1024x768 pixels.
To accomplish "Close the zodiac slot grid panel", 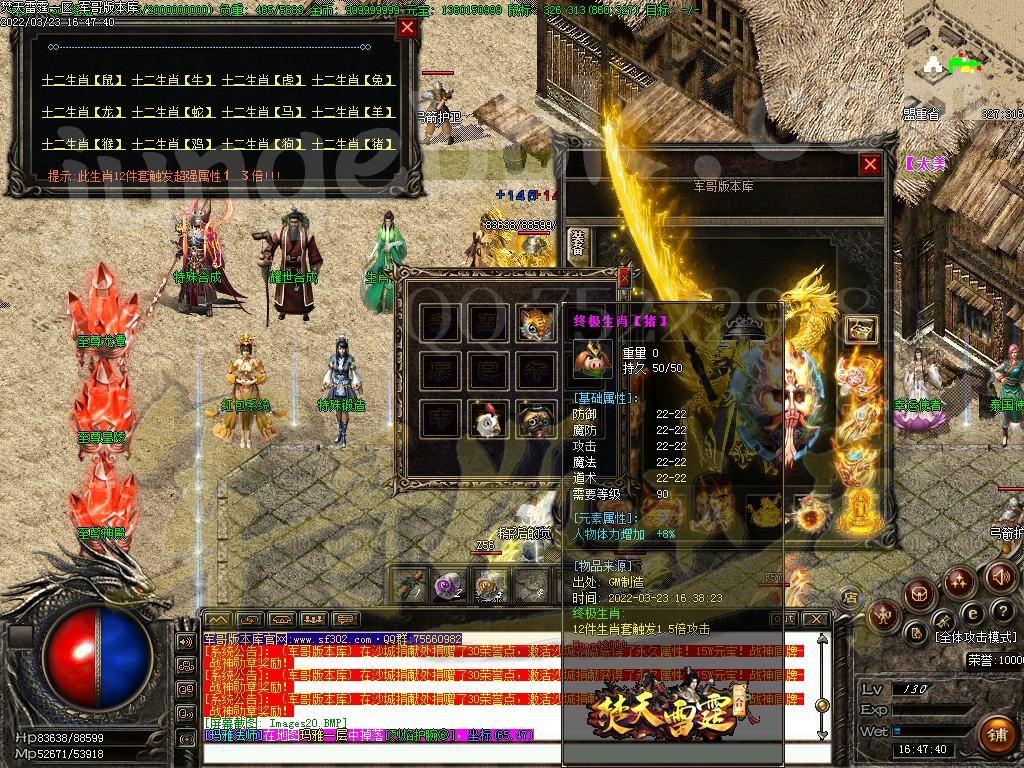I will click(624, 279).
